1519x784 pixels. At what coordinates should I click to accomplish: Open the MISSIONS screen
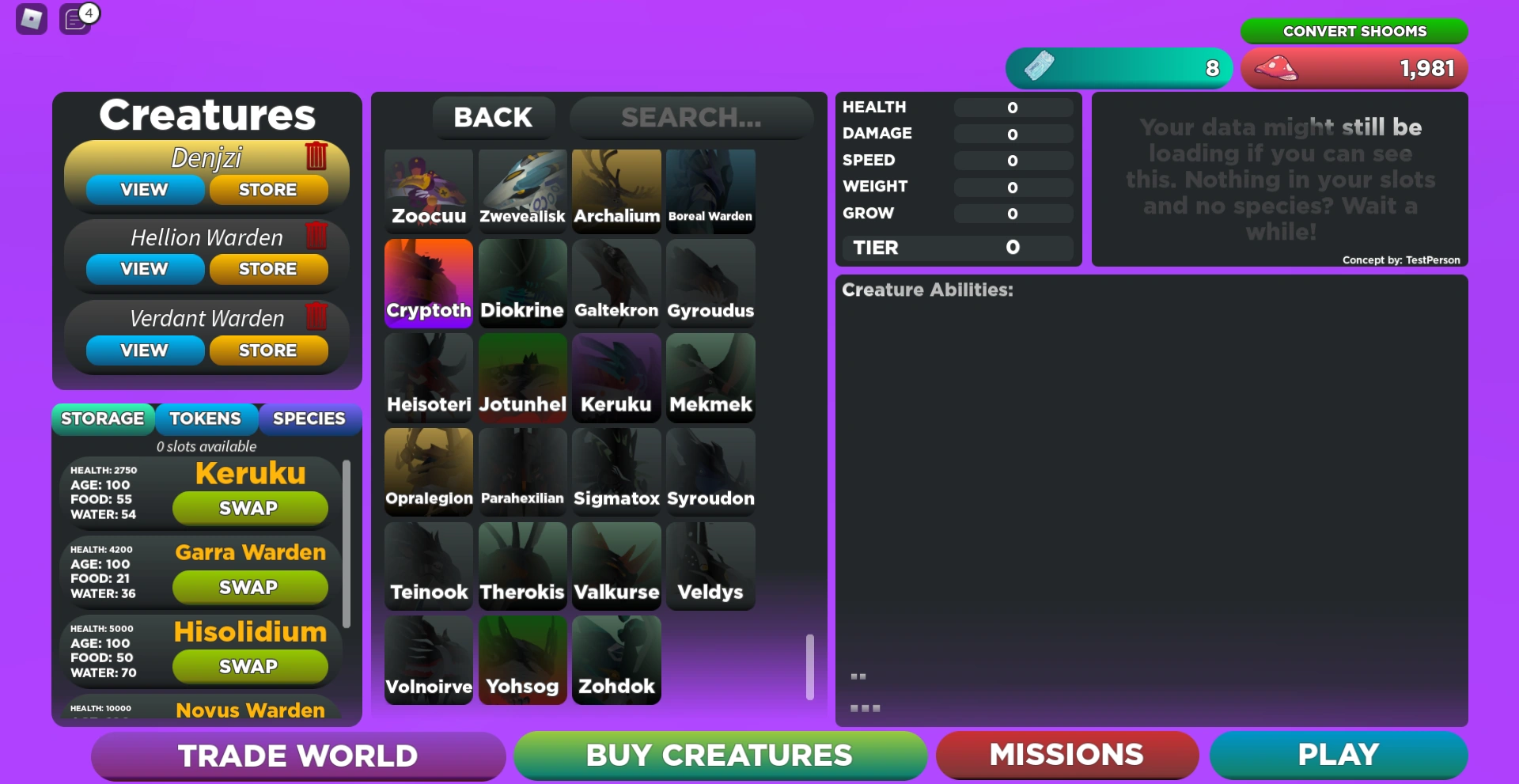(x=1066, y=755)
